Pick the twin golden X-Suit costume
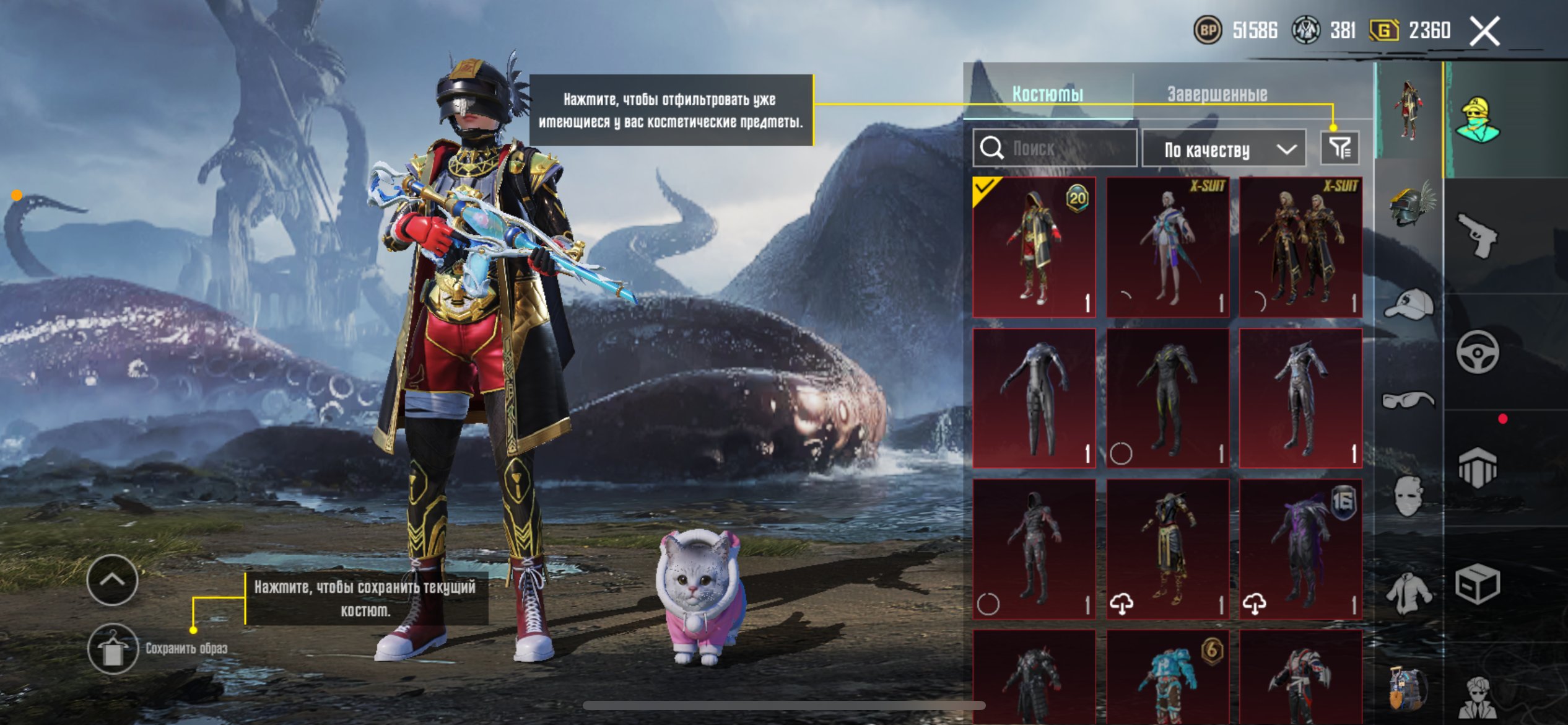The height and width of the screenshot is (725, 1568). [x=1300, y=247]
